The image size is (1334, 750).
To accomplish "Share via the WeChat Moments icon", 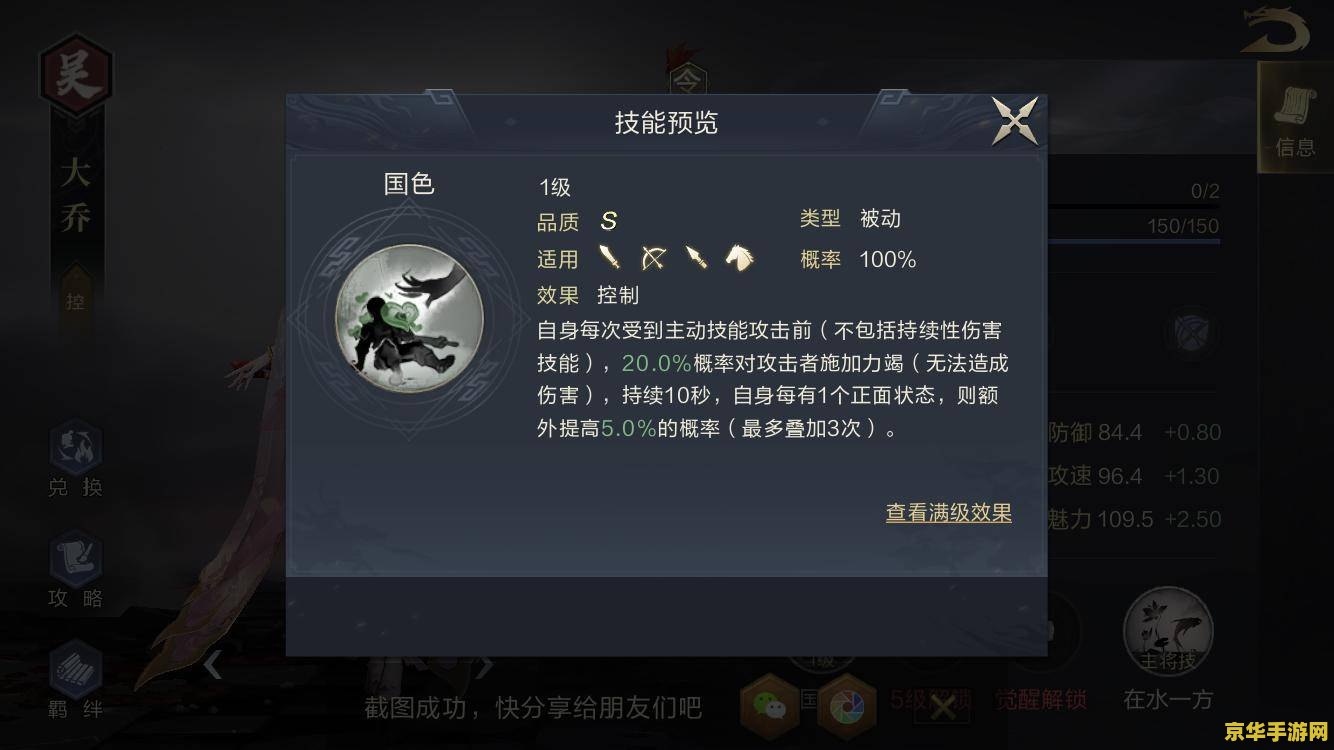I will tap(848, 706).
